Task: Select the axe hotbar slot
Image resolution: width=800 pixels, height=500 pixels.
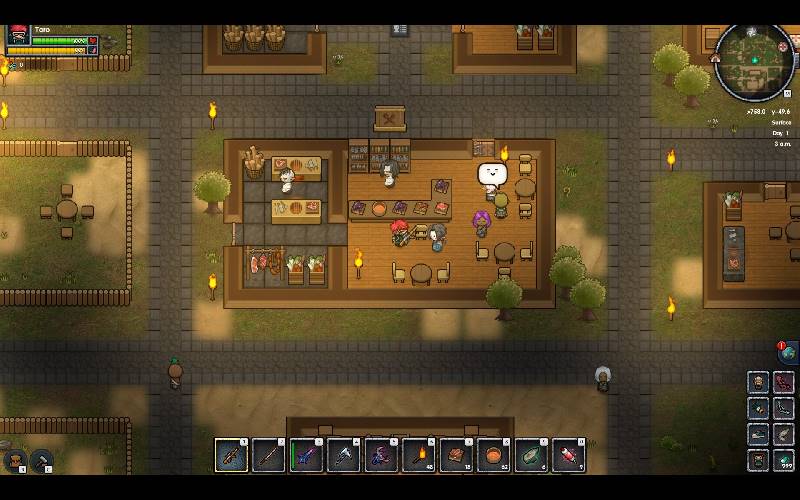Action: (344, 455)
